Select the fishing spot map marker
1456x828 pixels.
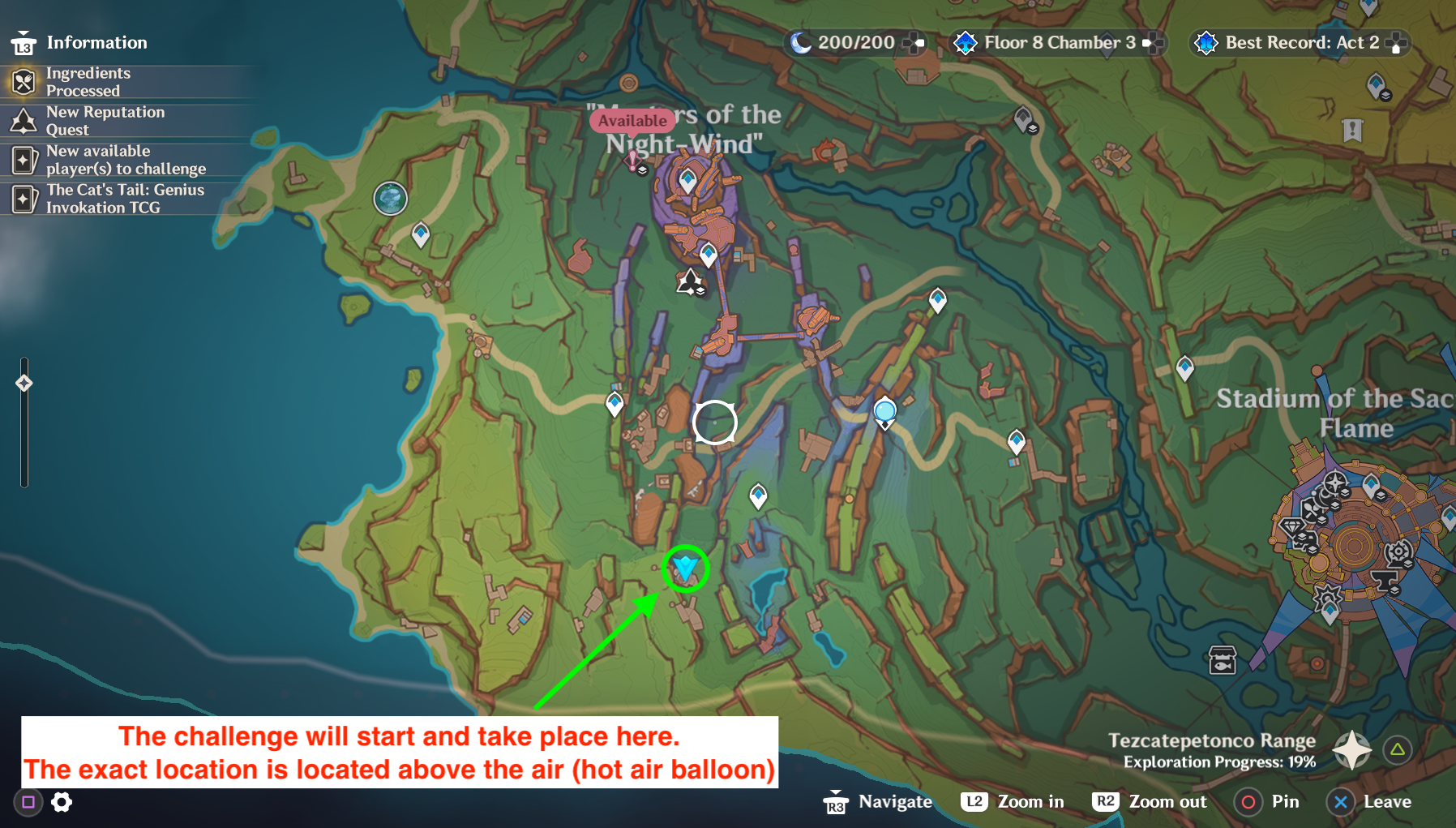(x=1222, y=660)
